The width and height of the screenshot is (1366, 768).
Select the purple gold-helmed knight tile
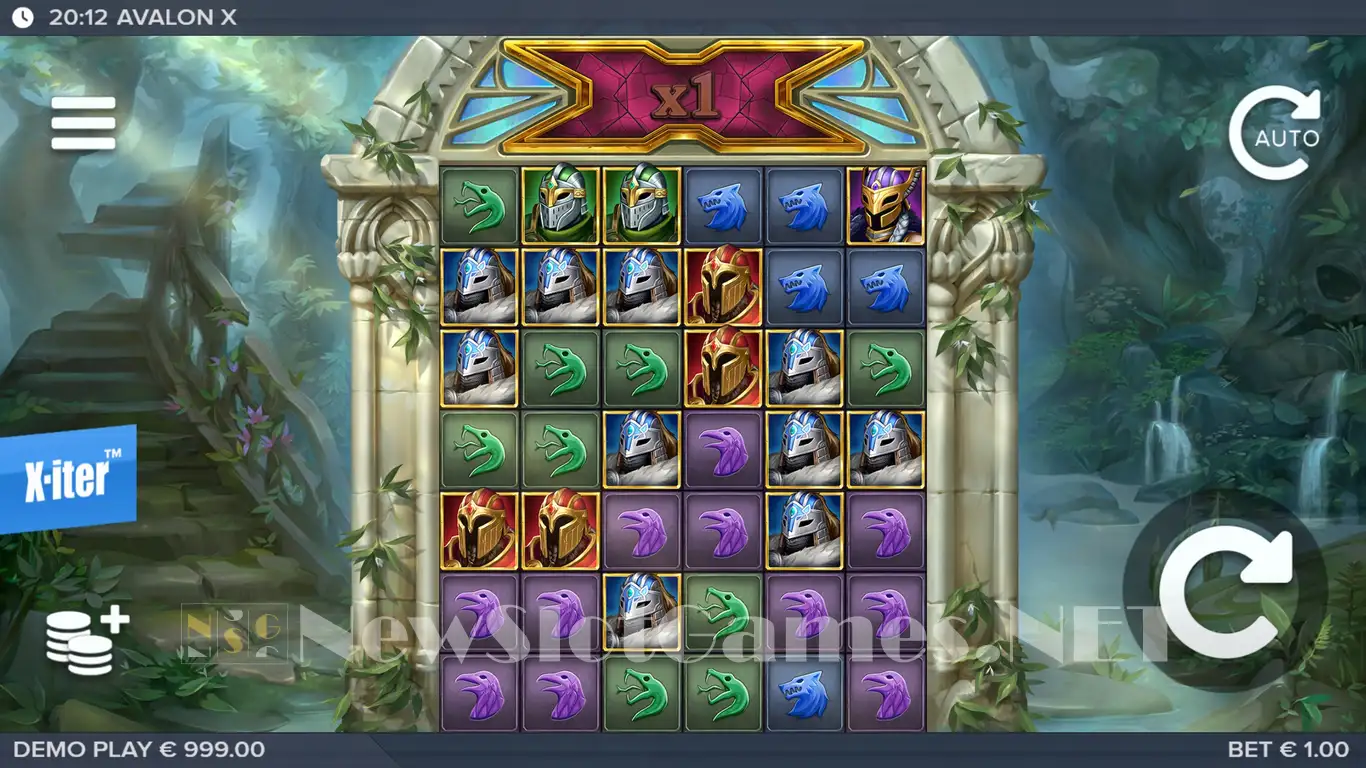(x=886, y=206)
